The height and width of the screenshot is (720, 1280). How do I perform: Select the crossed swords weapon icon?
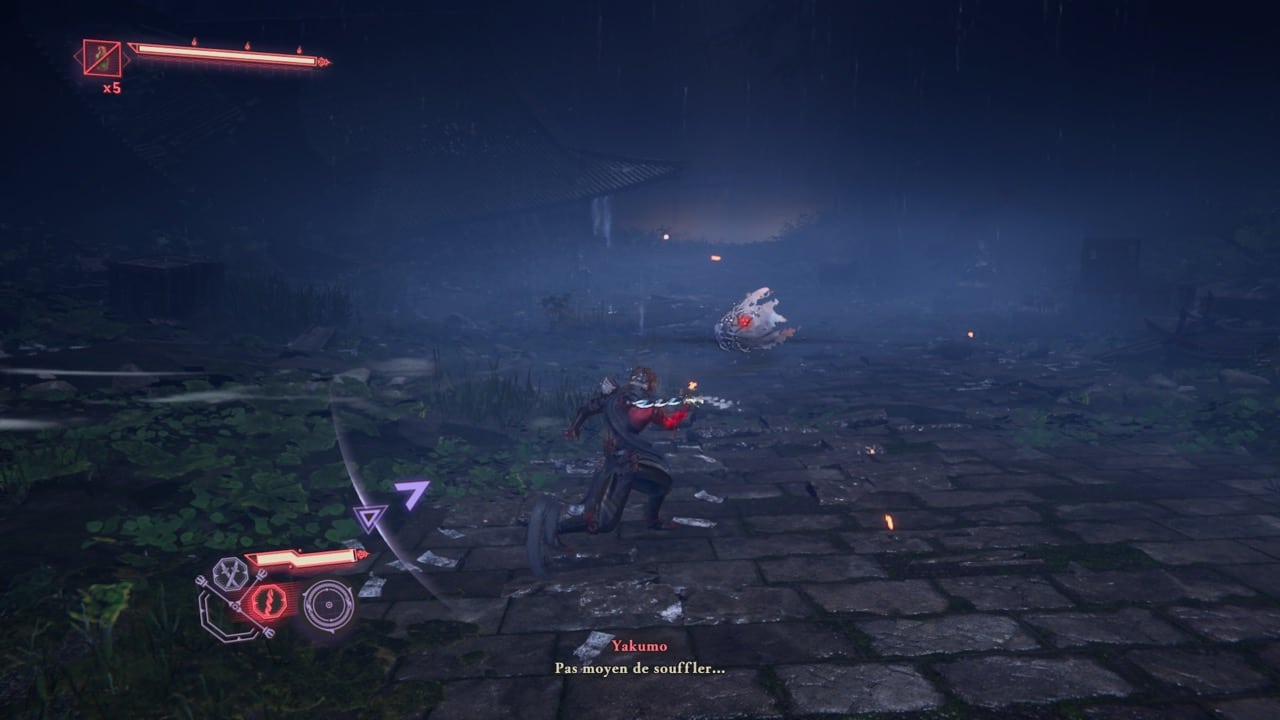(x=230, y=575)
